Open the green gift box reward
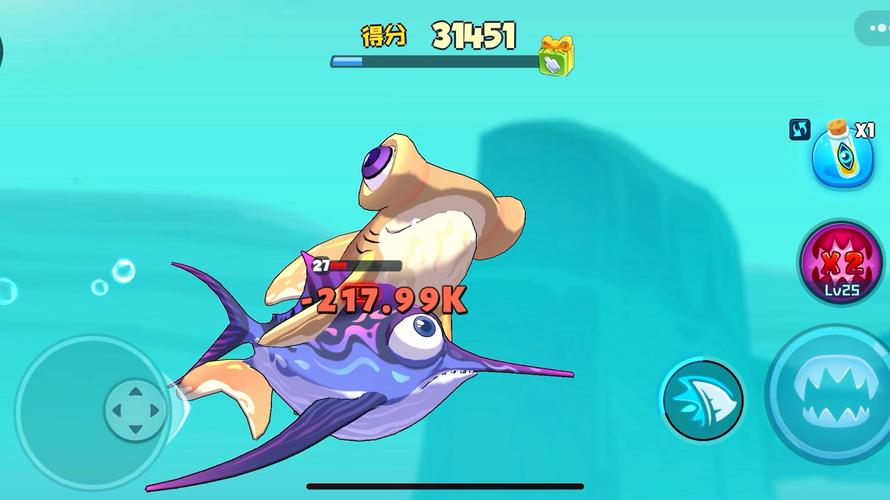 [556, 55]
